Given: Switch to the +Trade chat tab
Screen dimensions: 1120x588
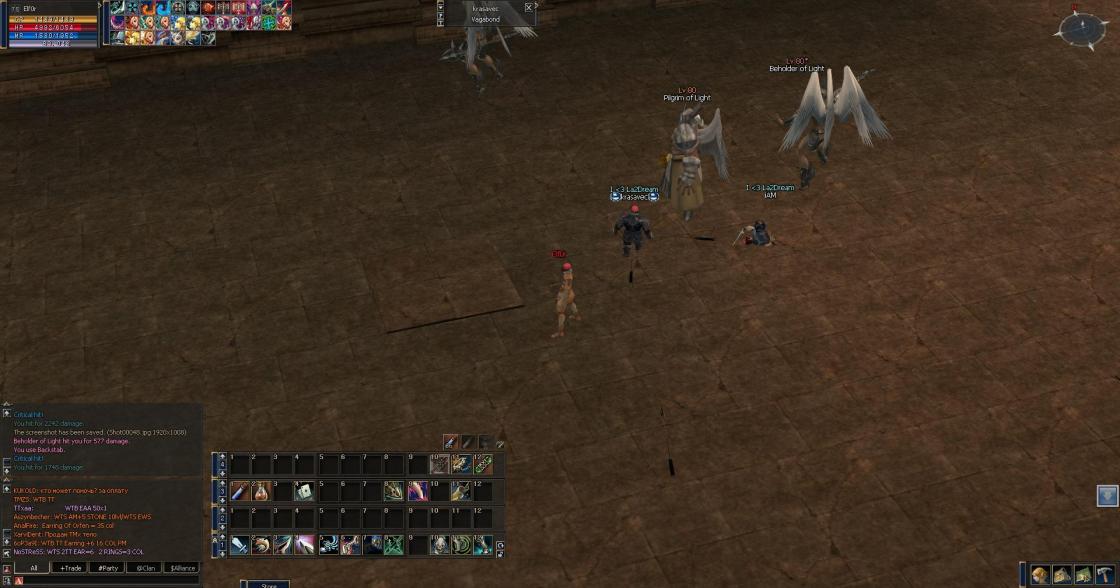Looking at the screenshot, I should 70,567.
